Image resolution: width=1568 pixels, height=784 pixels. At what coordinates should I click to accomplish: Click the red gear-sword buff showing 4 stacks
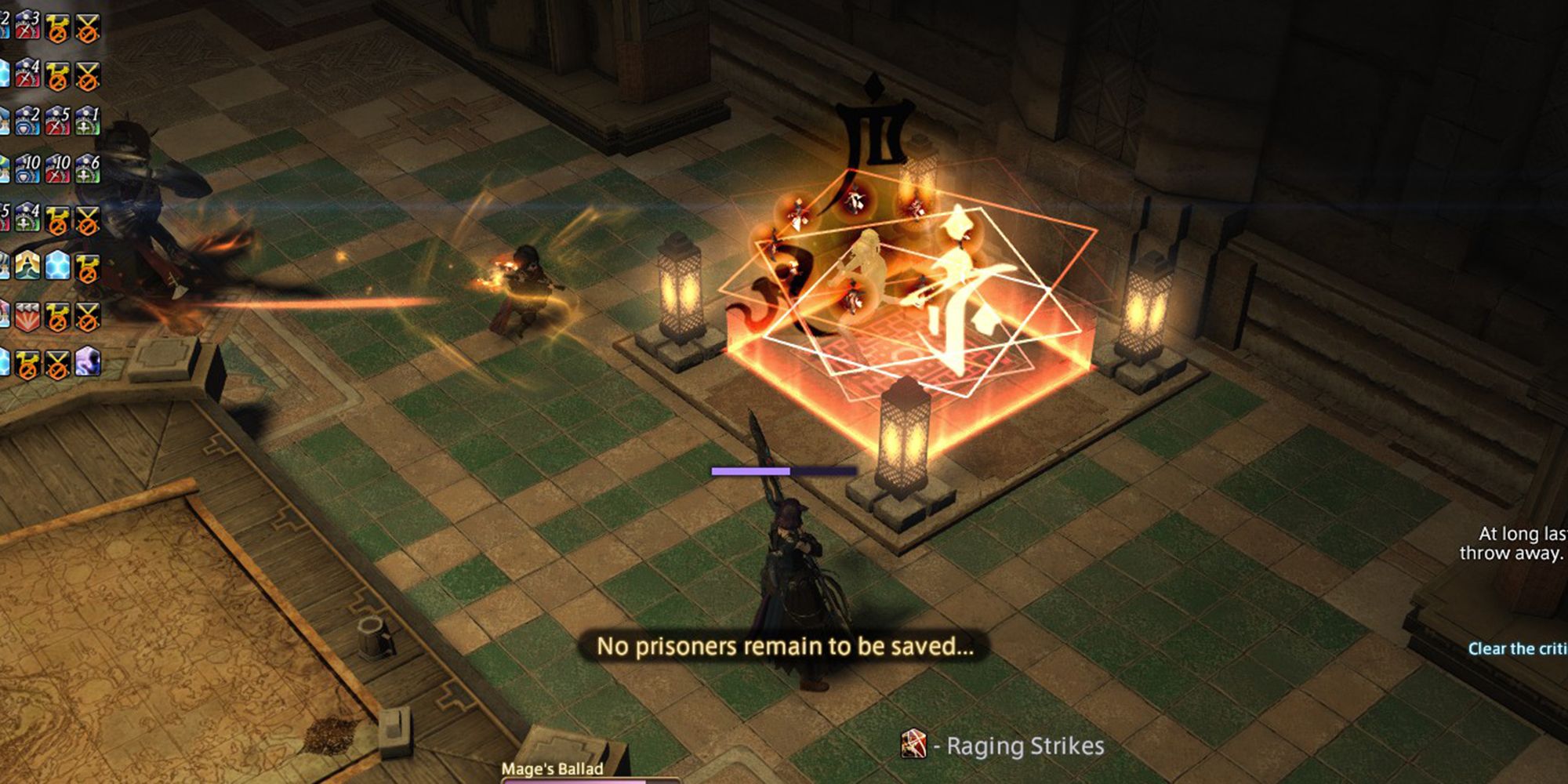(27, 74)
